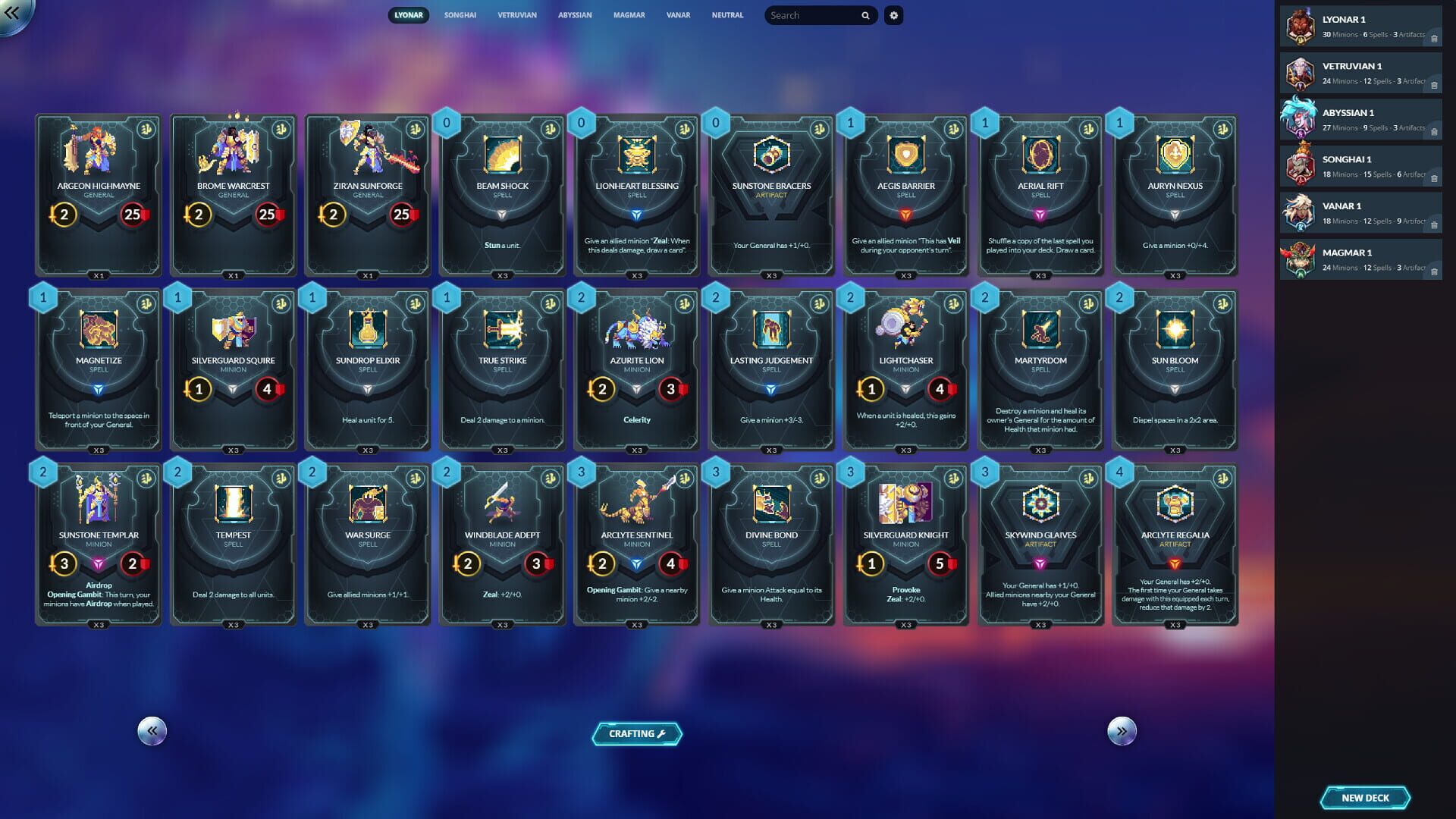The height and width of the screenshot is (819, 1456).
Task: Select the Argeon Highmayne general card
Action: [x=99, y=196]
